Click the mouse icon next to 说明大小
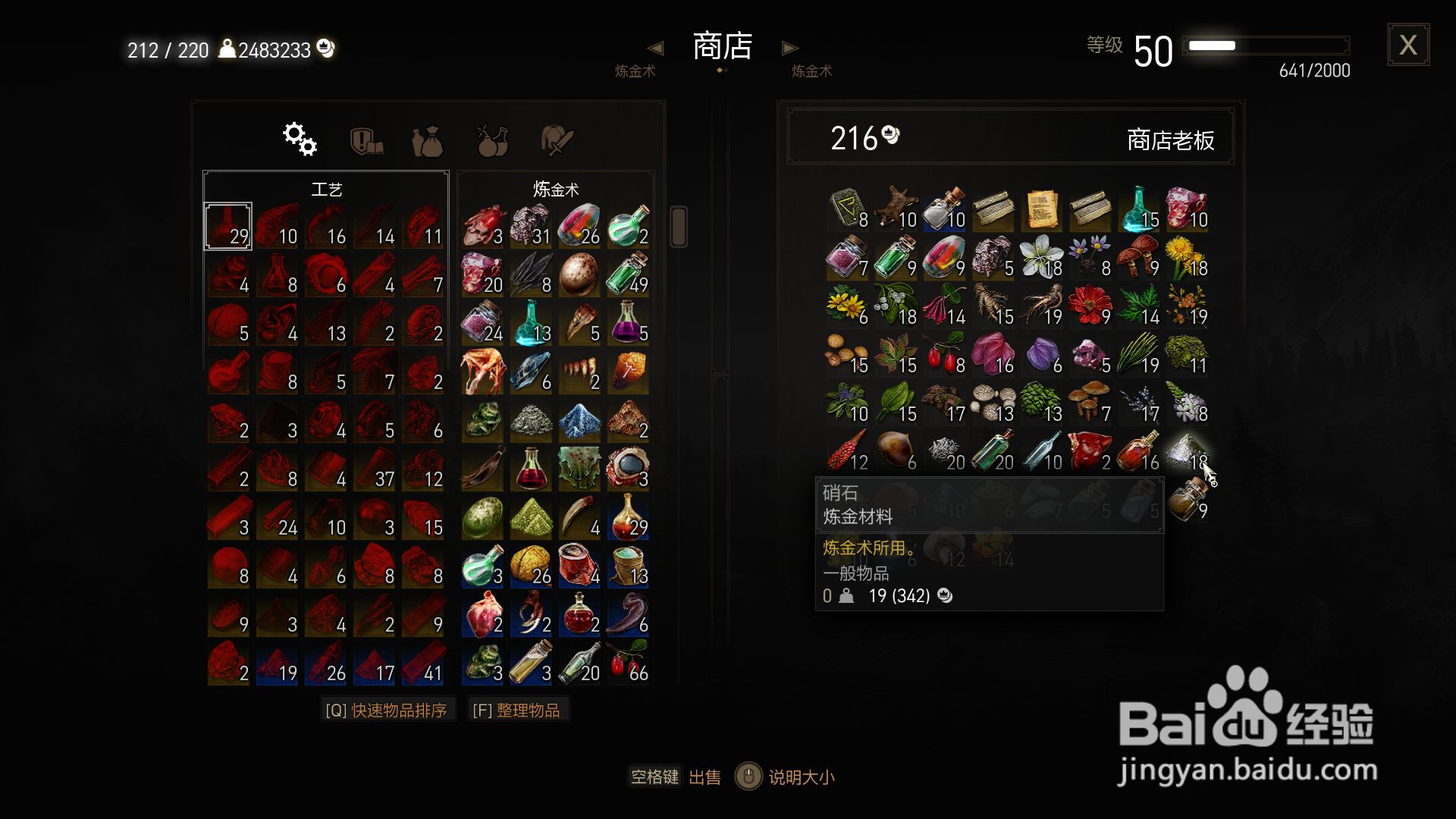This screenshot has height=819, width=1456. click(x=748, y=777)
